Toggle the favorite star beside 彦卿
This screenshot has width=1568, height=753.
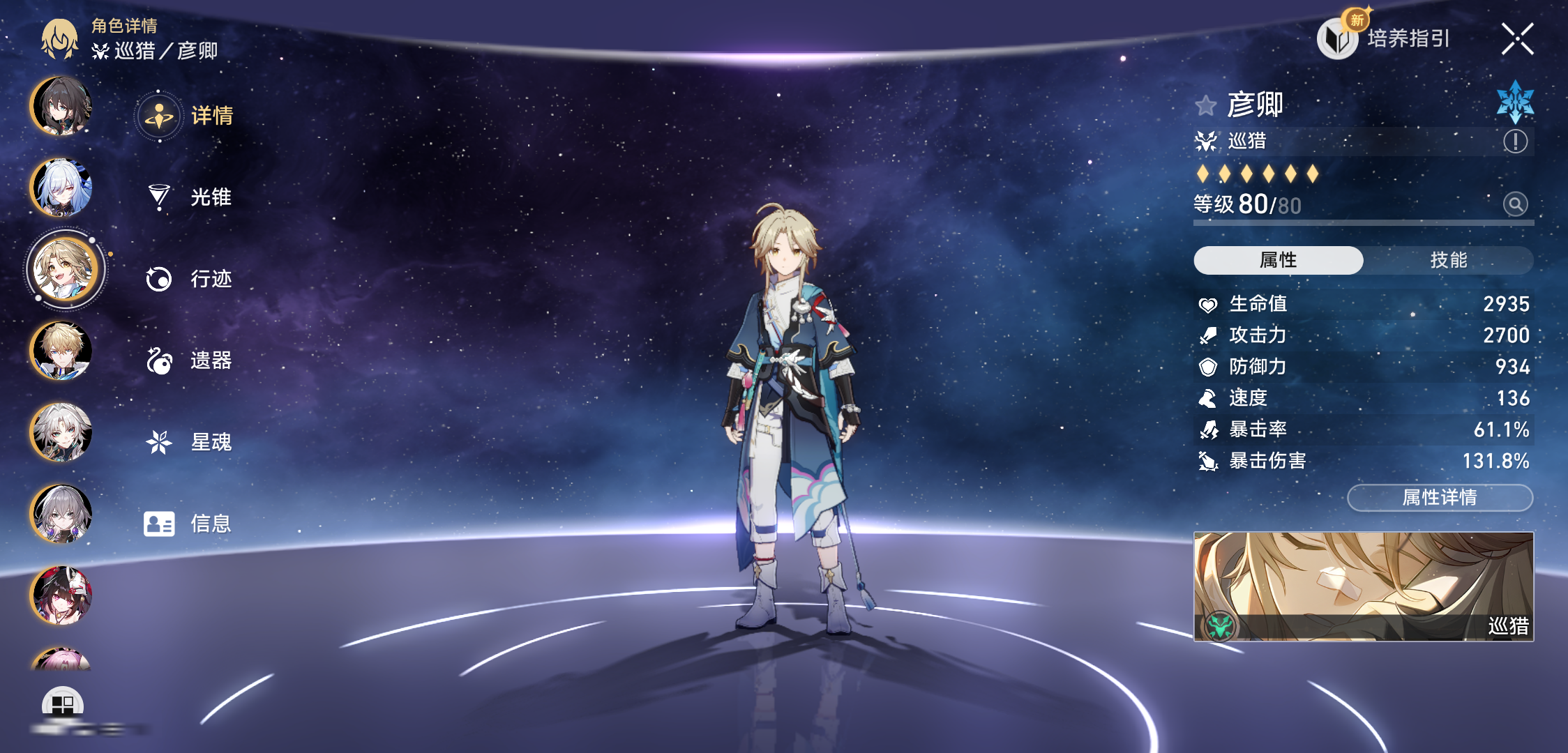[1205, 106]
